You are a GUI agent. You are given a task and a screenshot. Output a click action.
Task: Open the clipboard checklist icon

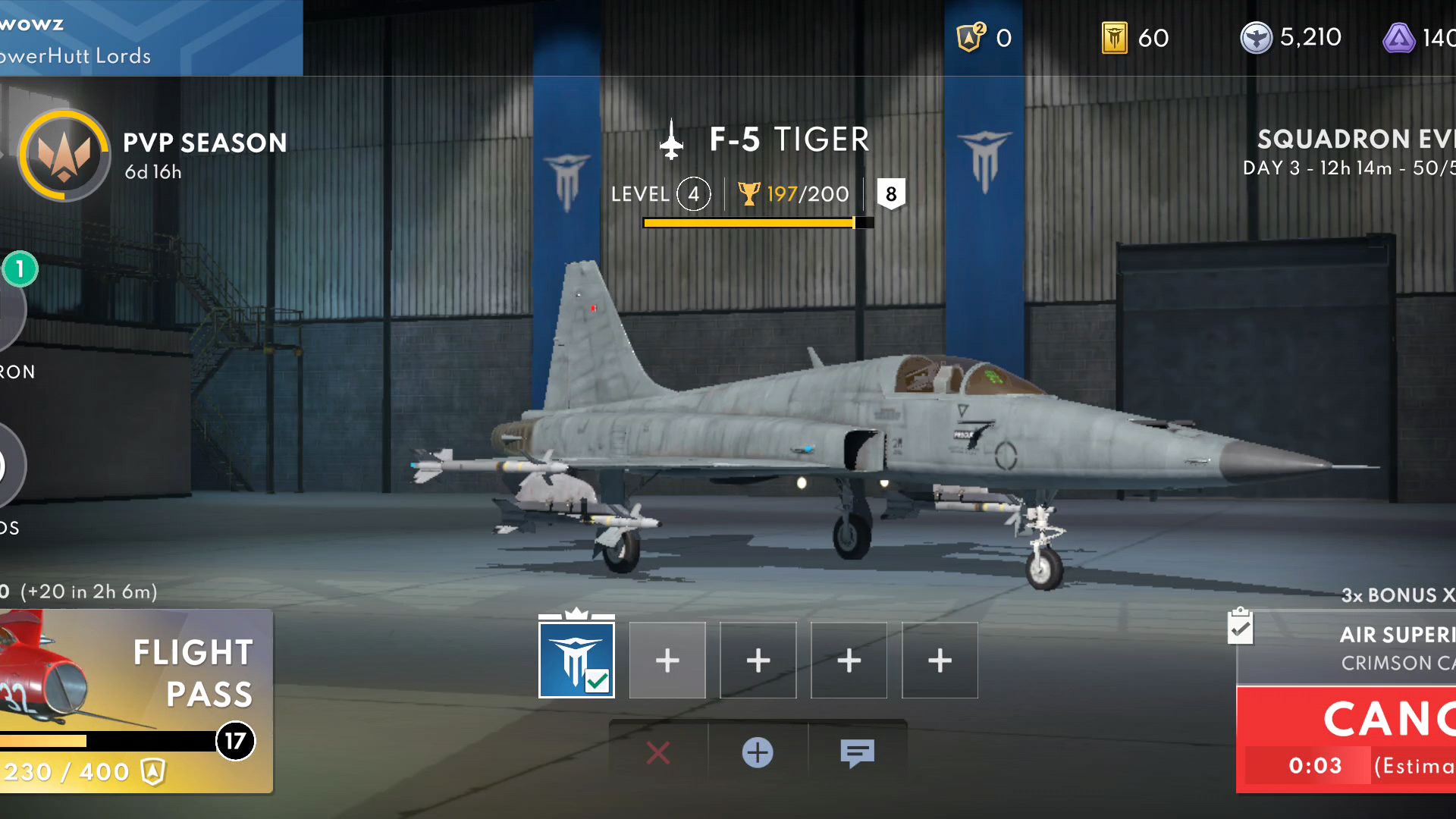tap(1240, 627)
